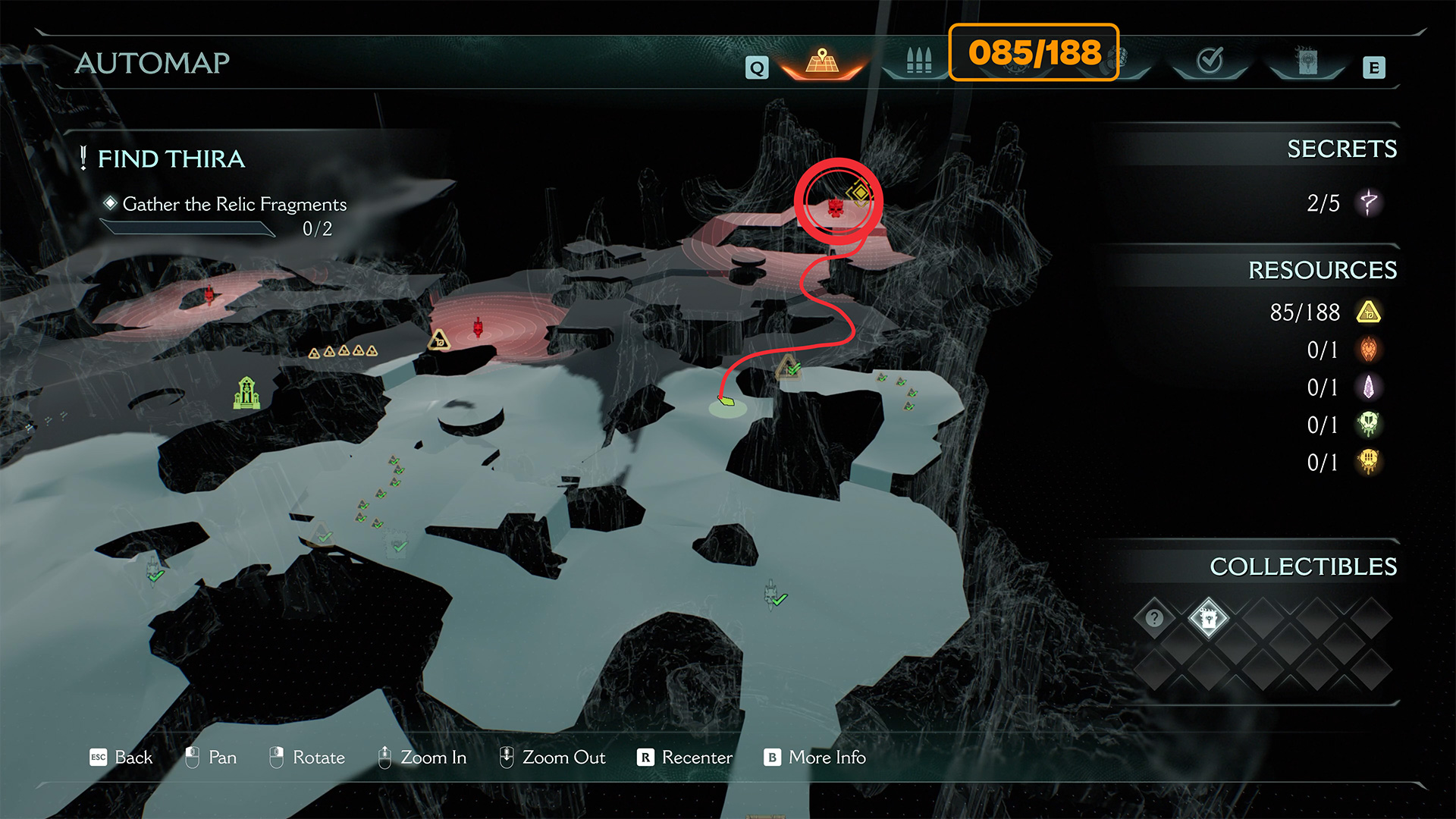
Task: Select the green skull resource icon
Action: pyautogui.click(x=1369, y=425)
